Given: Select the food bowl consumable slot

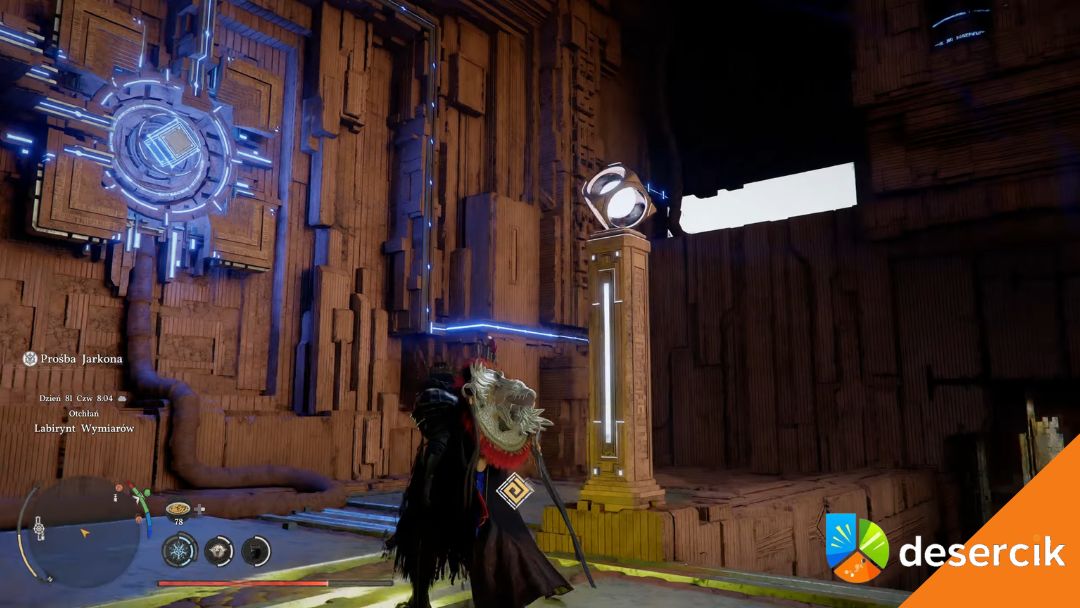Looking at the screenshot, I should click(x=178, y=508).
